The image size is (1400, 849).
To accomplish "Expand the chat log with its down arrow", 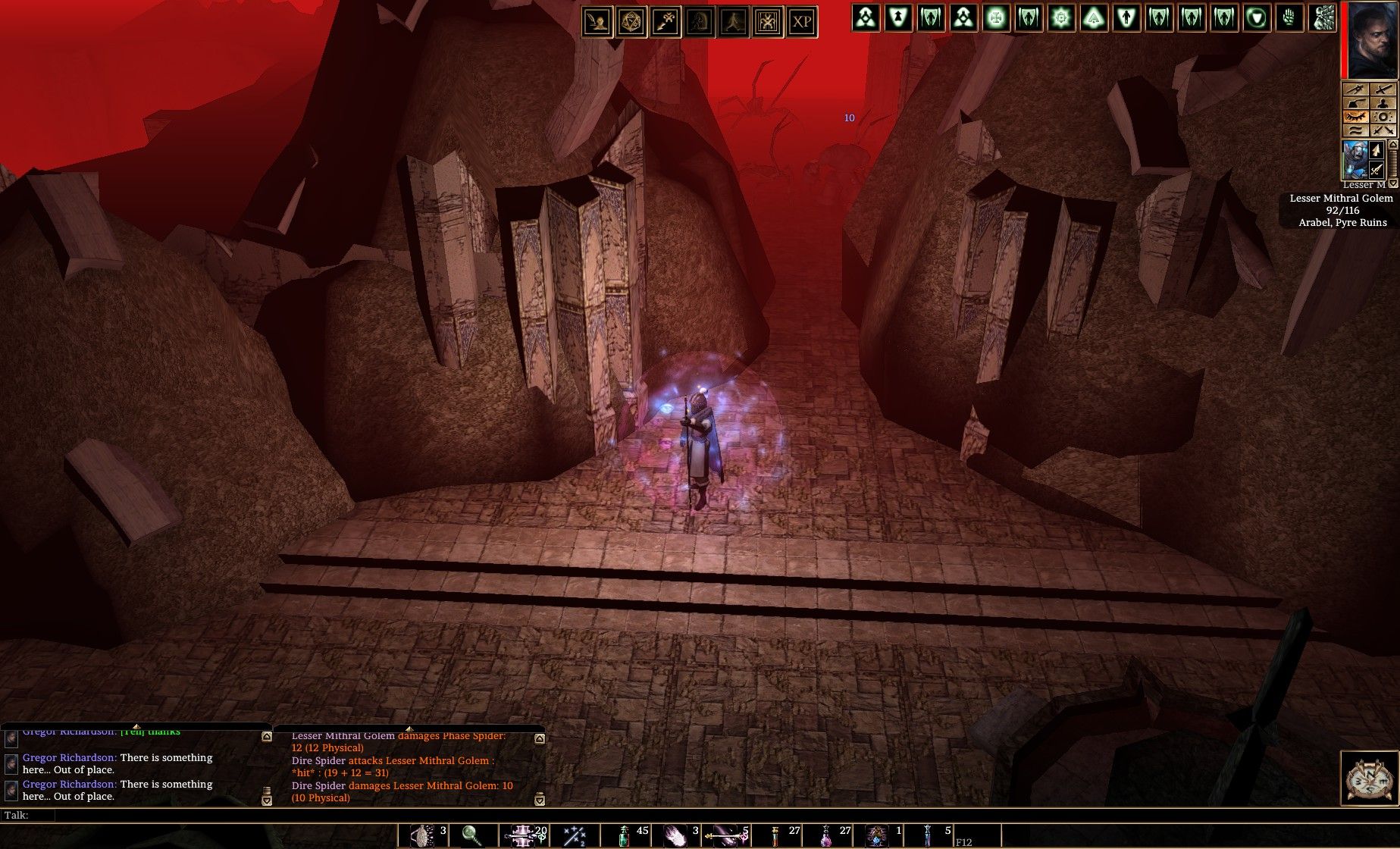I will (265, 798).
